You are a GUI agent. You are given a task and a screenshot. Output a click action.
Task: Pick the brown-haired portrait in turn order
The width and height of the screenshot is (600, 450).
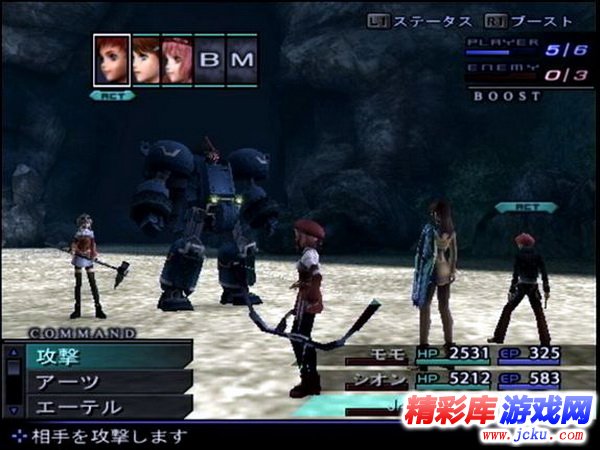(x=146, y=60)
